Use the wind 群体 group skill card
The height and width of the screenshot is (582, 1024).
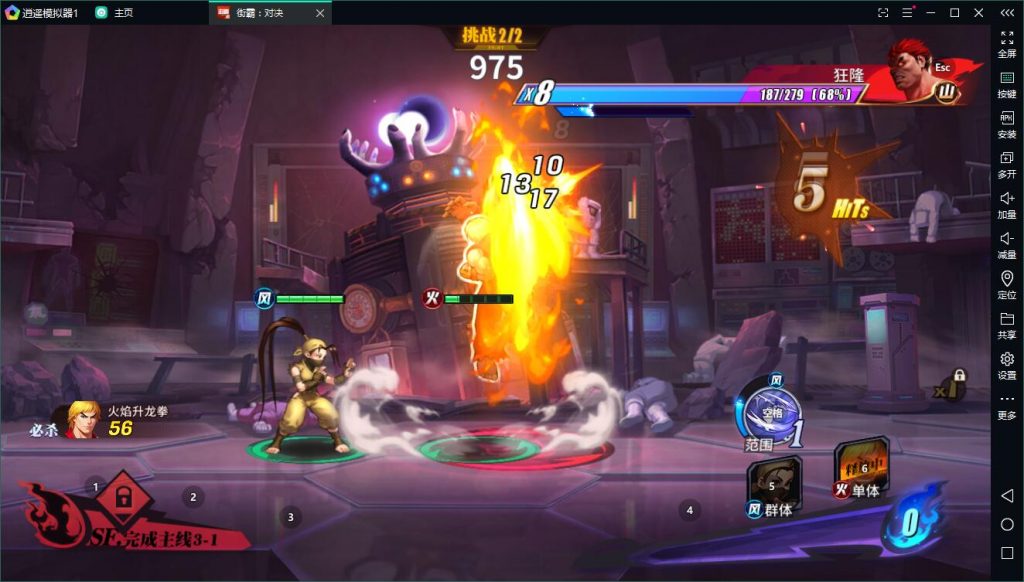pyautogui.click(x=775, y=484)
